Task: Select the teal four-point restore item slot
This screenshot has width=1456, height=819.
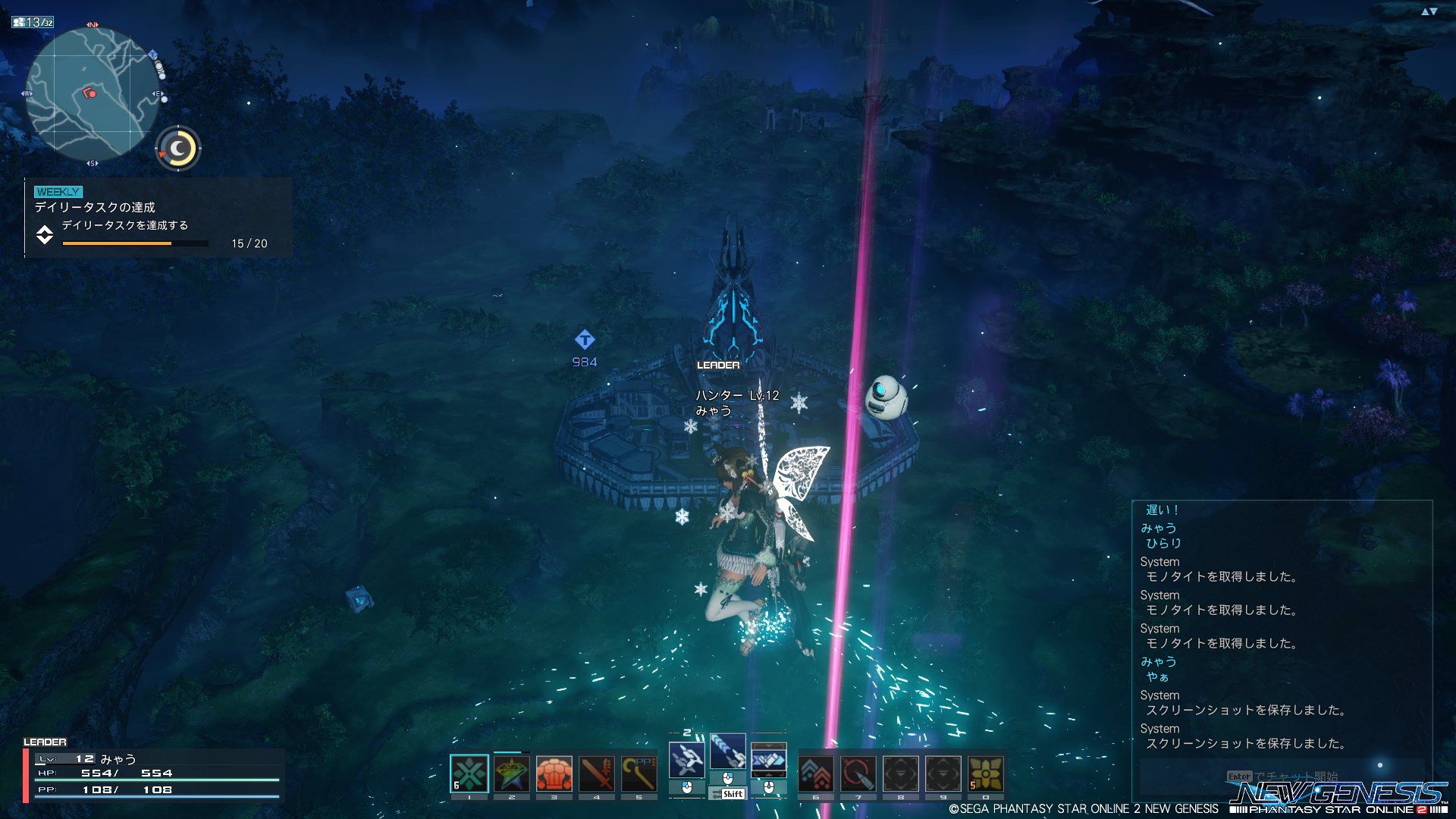Action: 469,774
